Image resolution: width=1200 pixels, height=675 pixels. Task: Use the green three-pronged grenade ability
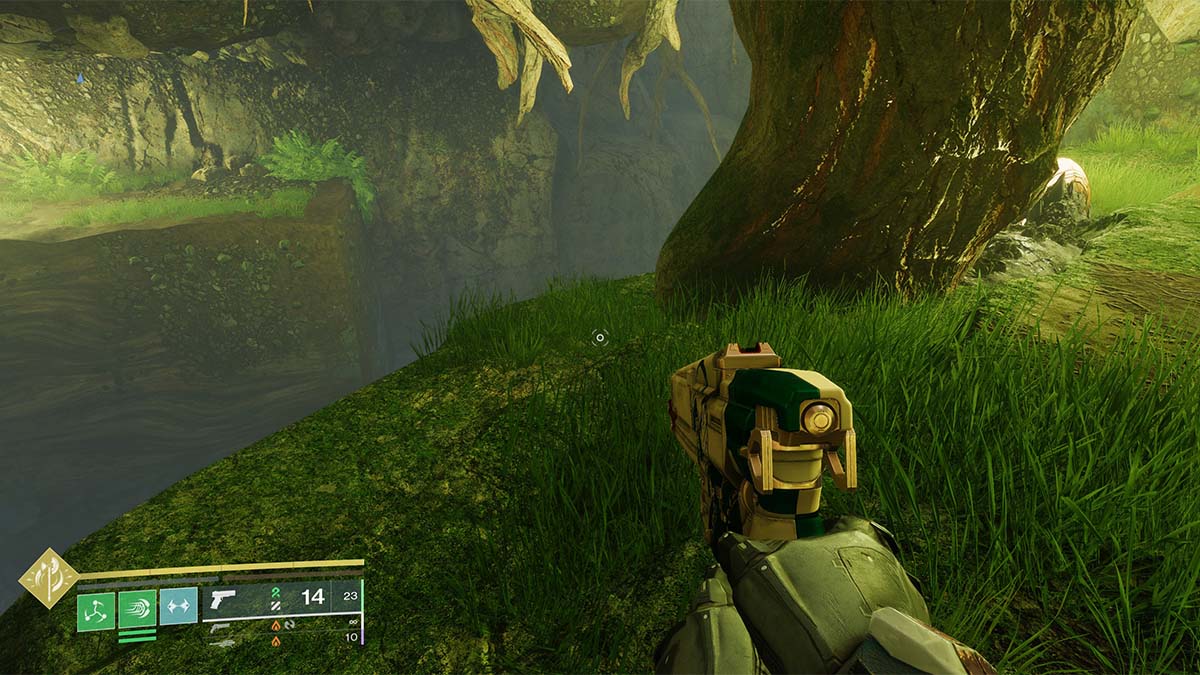96,609
